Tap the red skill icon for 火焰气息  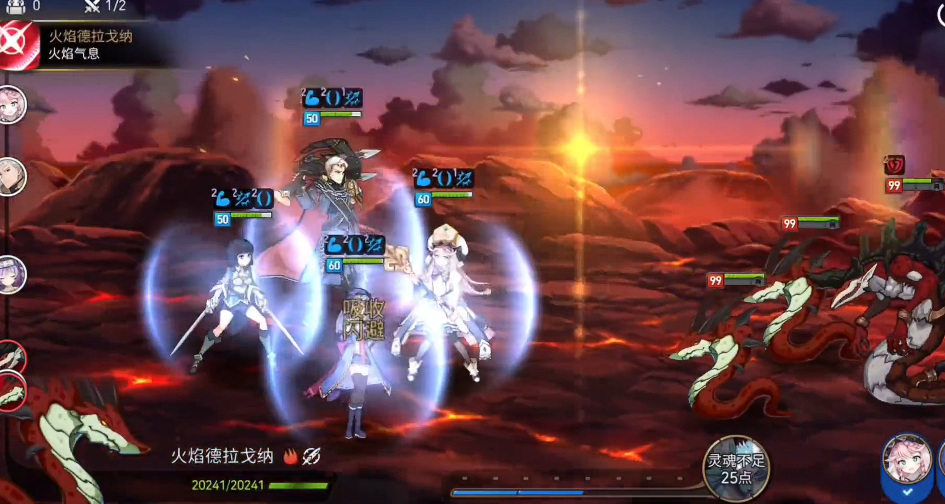click(x=18, y=44)
